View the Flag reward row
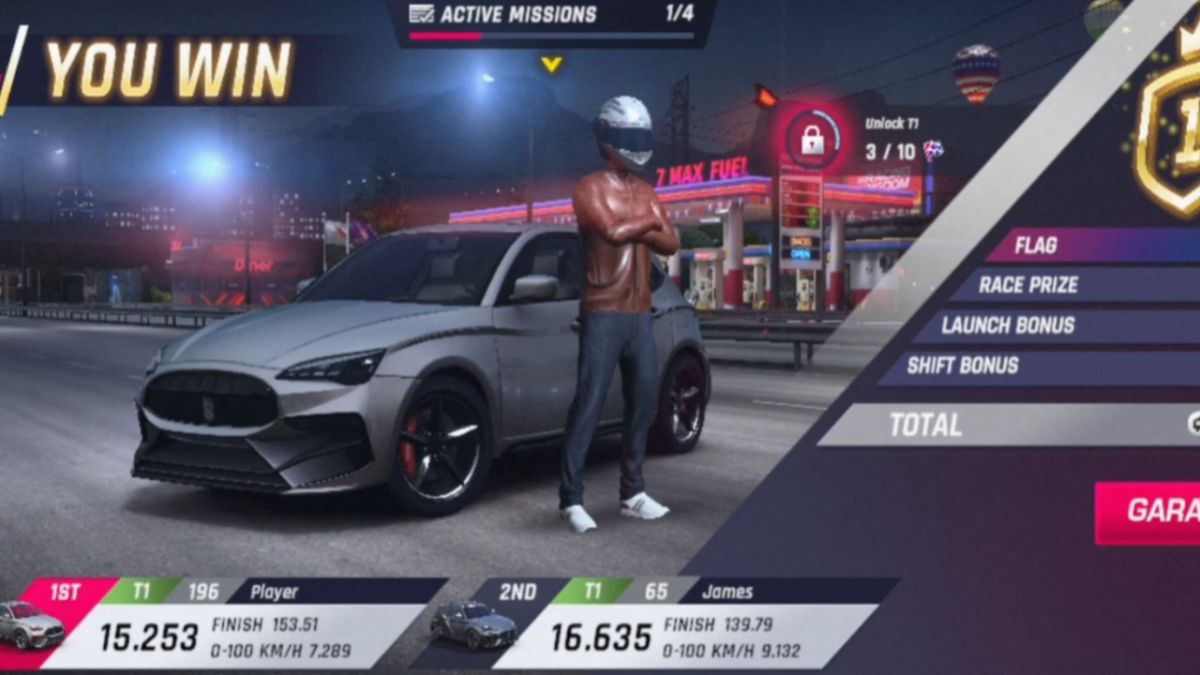 (1080, 245)
